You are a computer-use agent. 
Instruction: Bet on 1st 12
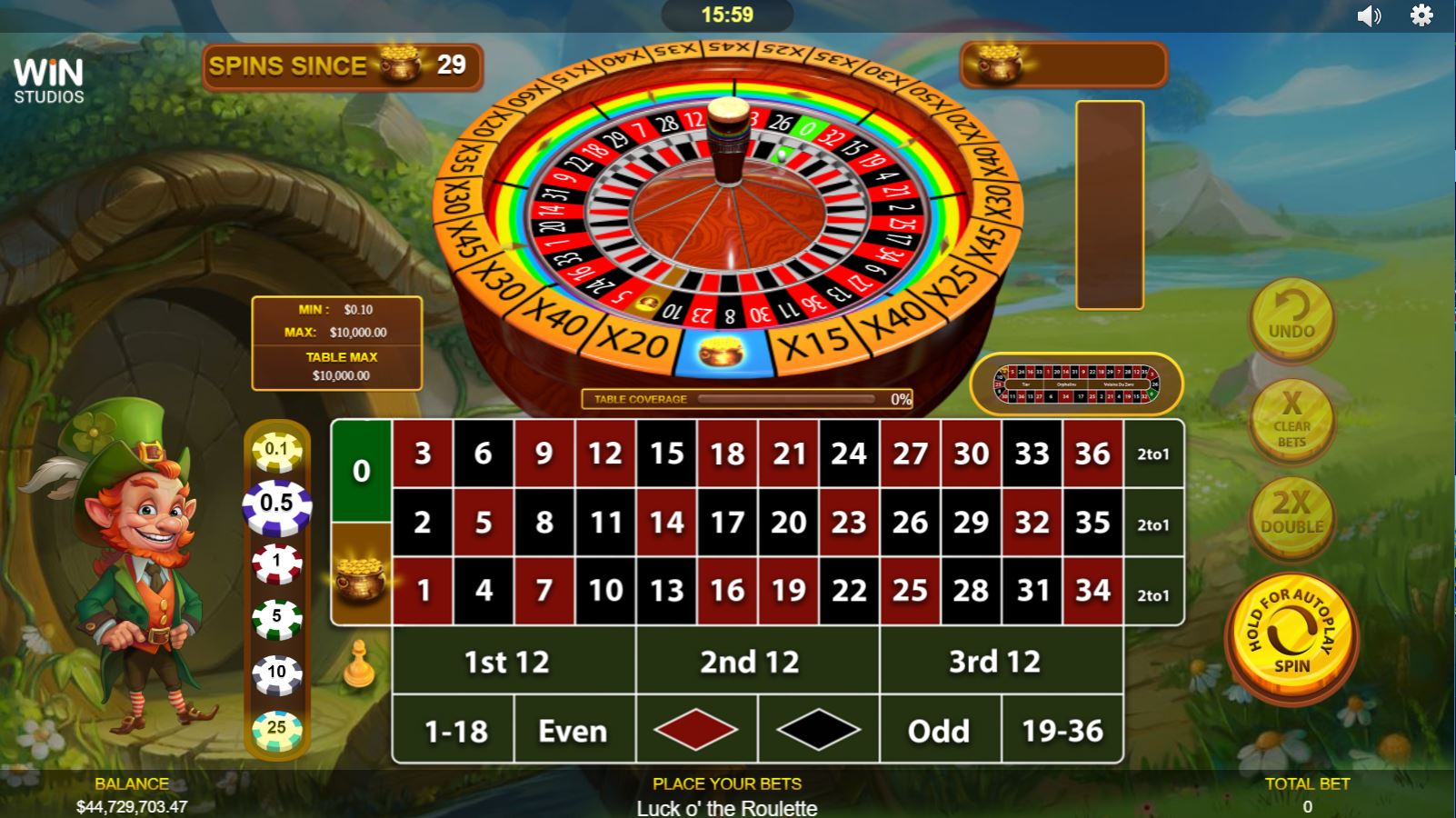[507, 663]
